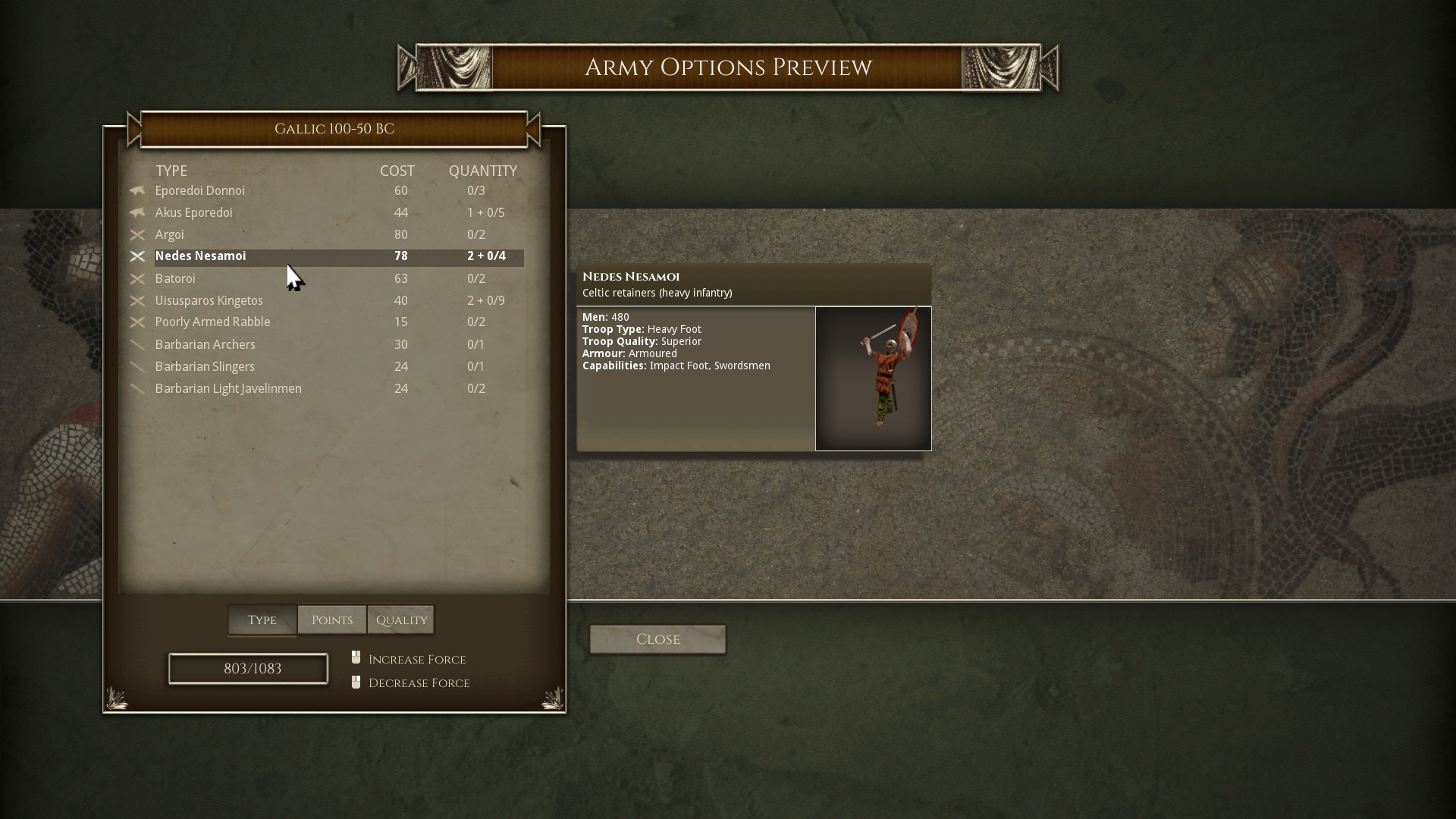Viewport: 1456px width, 819px height.
Task: Switch to the Quality sort tab
Action: click(401, 620)
